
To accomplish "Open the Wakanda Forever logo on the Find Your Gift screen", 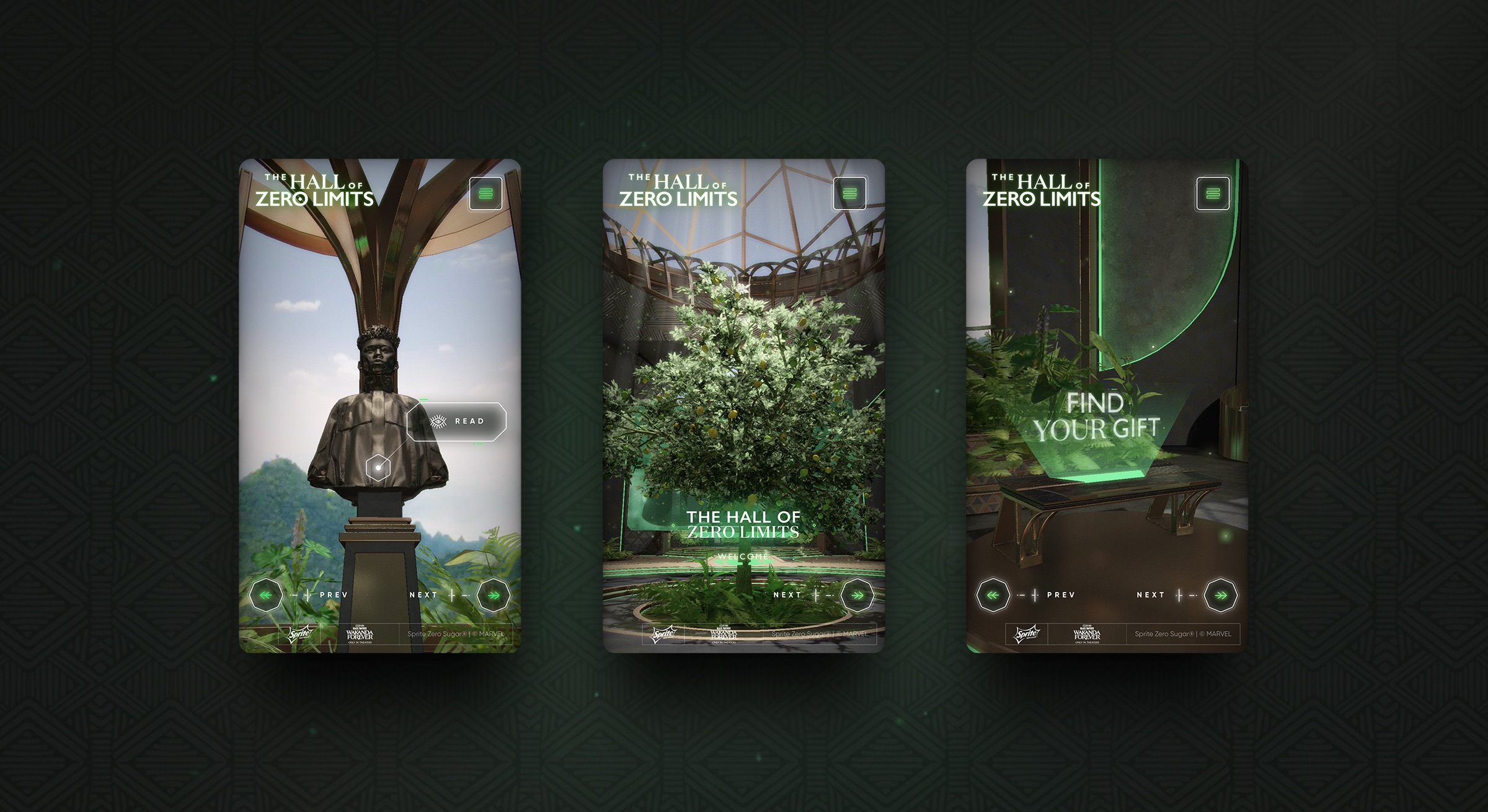I will 1087,635.
